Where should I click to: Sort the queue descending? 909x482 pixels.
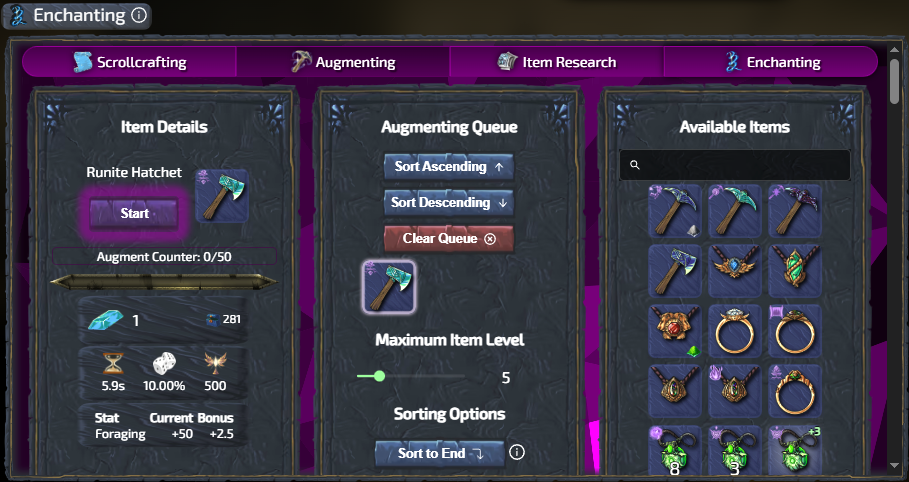(x=449, y=203)
